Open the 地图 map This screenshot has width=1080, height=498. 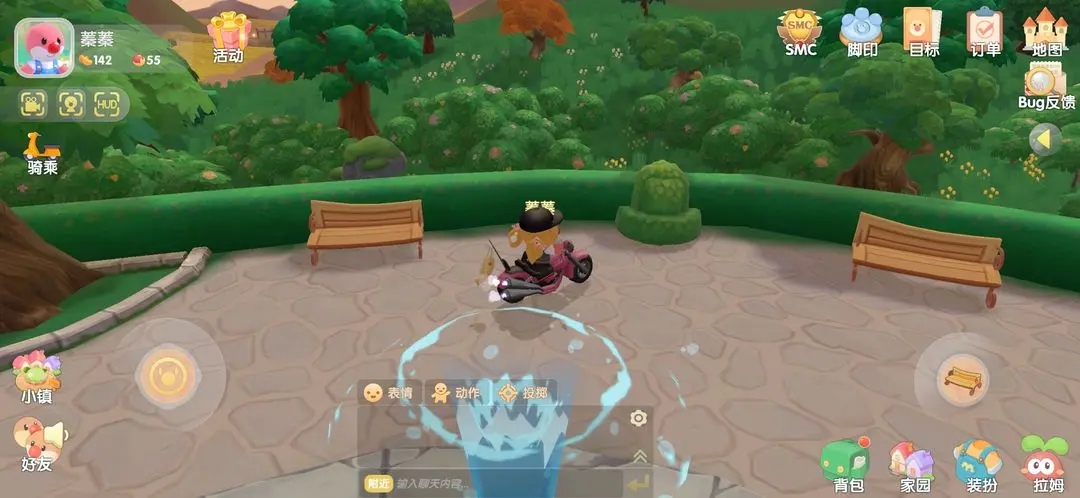pyautogui.click(x=1046, y=31)
